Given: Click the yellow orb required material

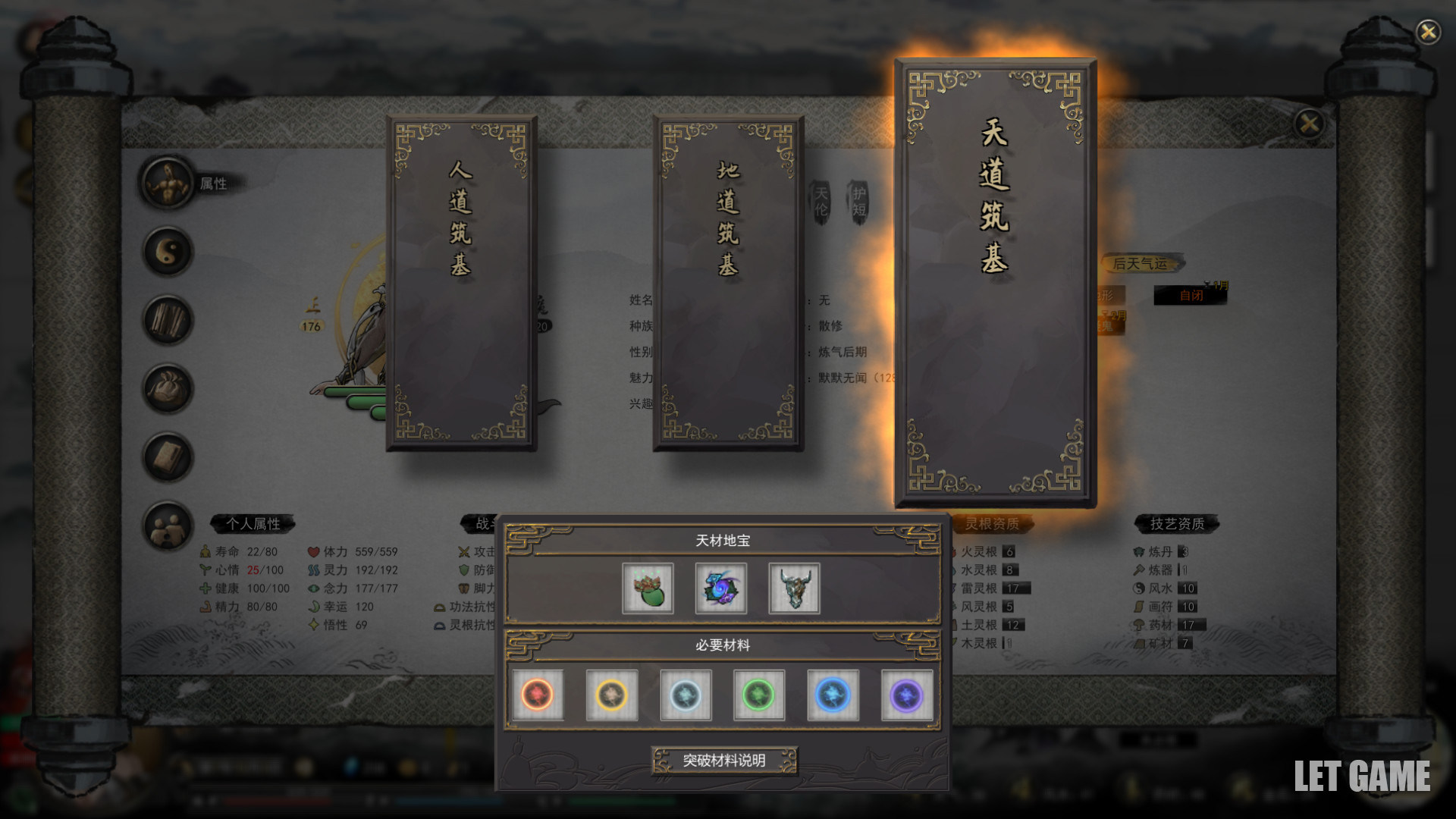Looking at the screenshot, I should coord(611,695).
